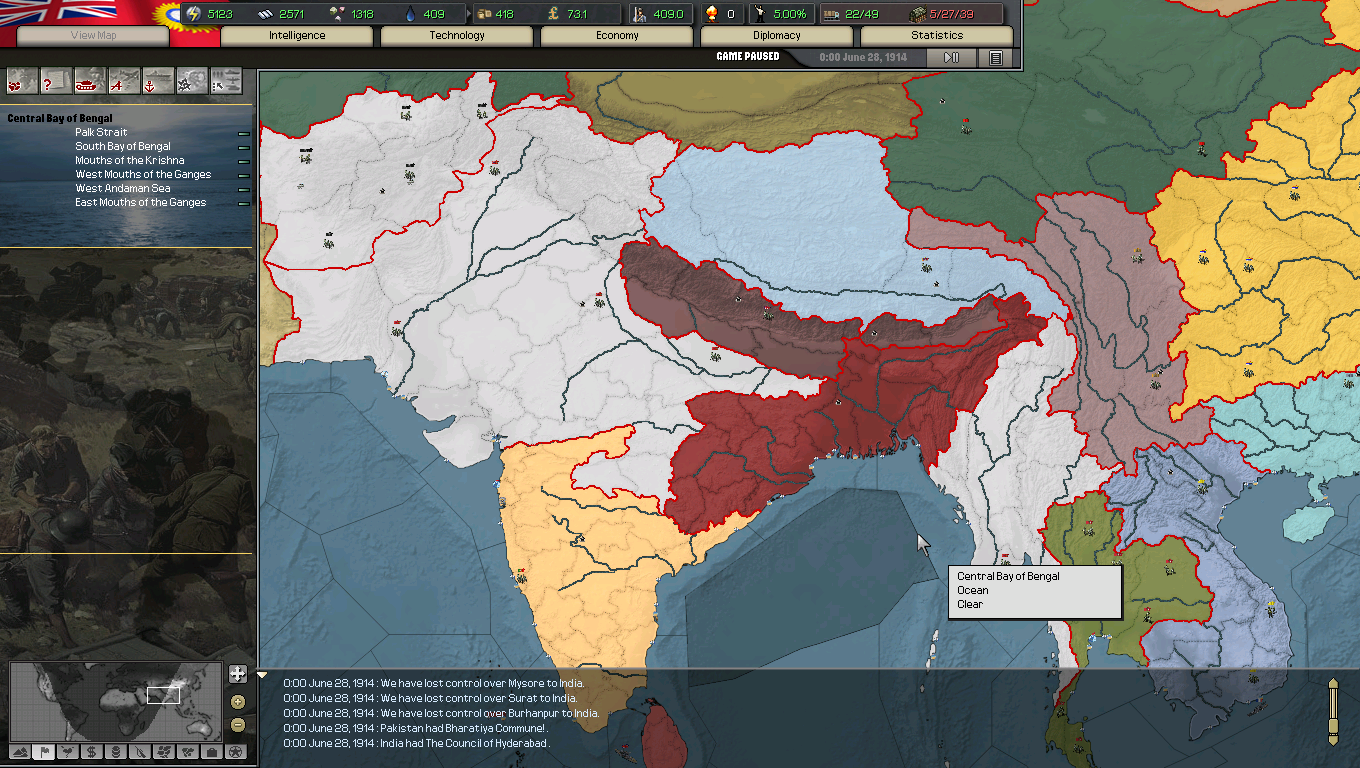This screenshot has width=1360, height=768.
Task: Collapse the Palk Strait entry
Action: [x=243, y=132]
